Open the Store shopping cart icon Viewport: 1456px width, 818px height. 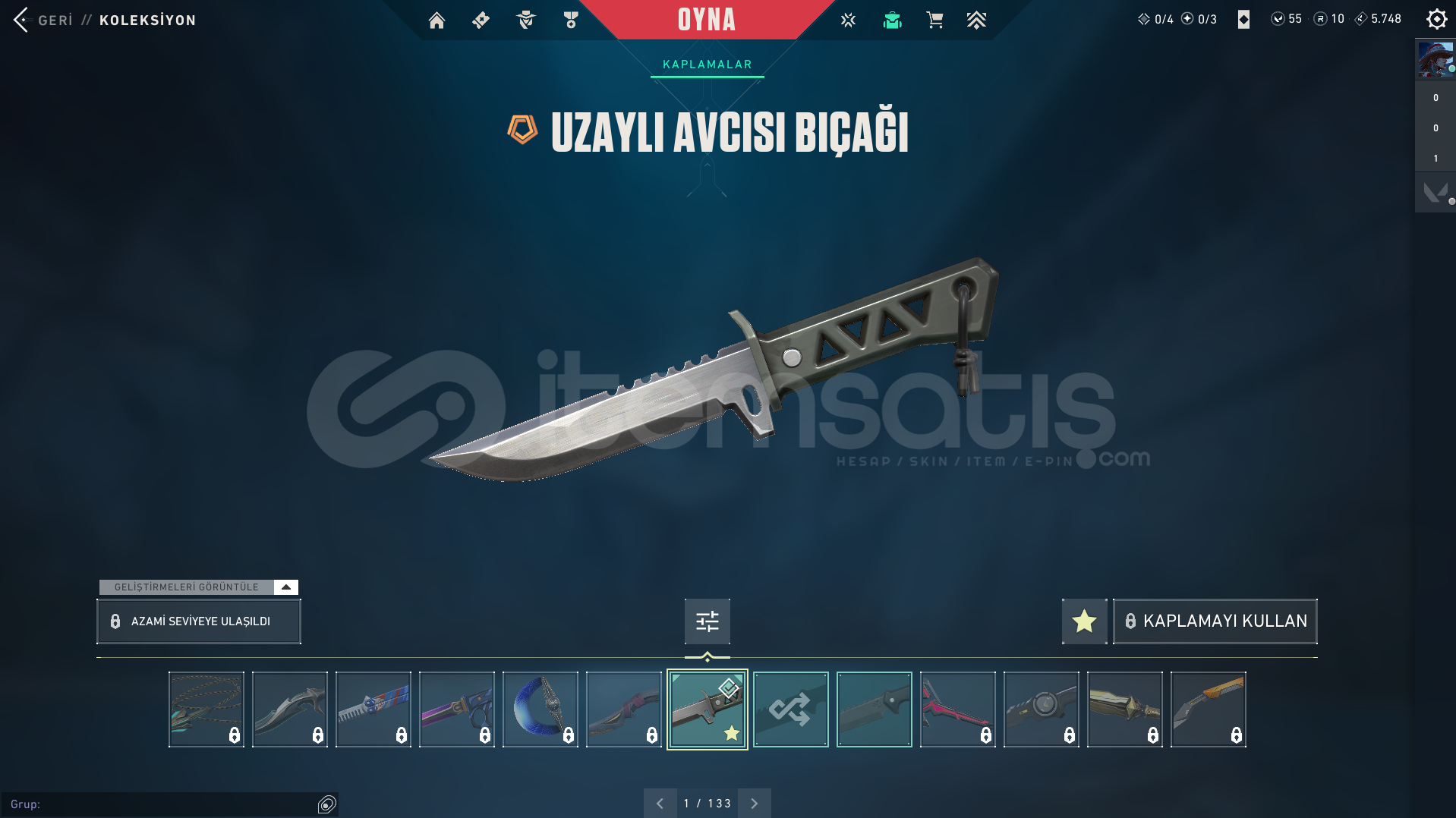point(934,20)
